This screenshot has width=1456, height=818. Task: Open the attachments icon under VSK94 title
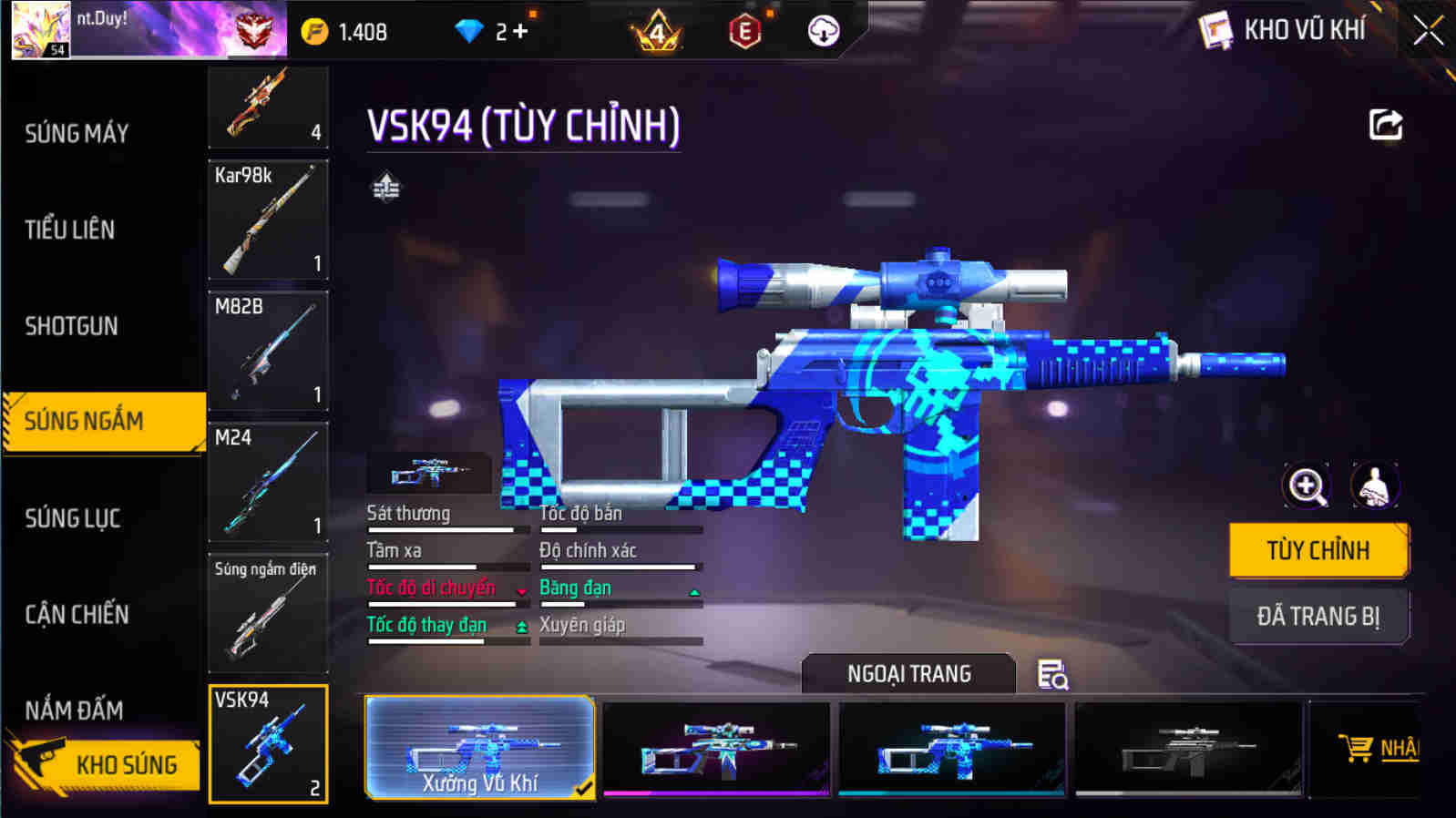[386, 189]
